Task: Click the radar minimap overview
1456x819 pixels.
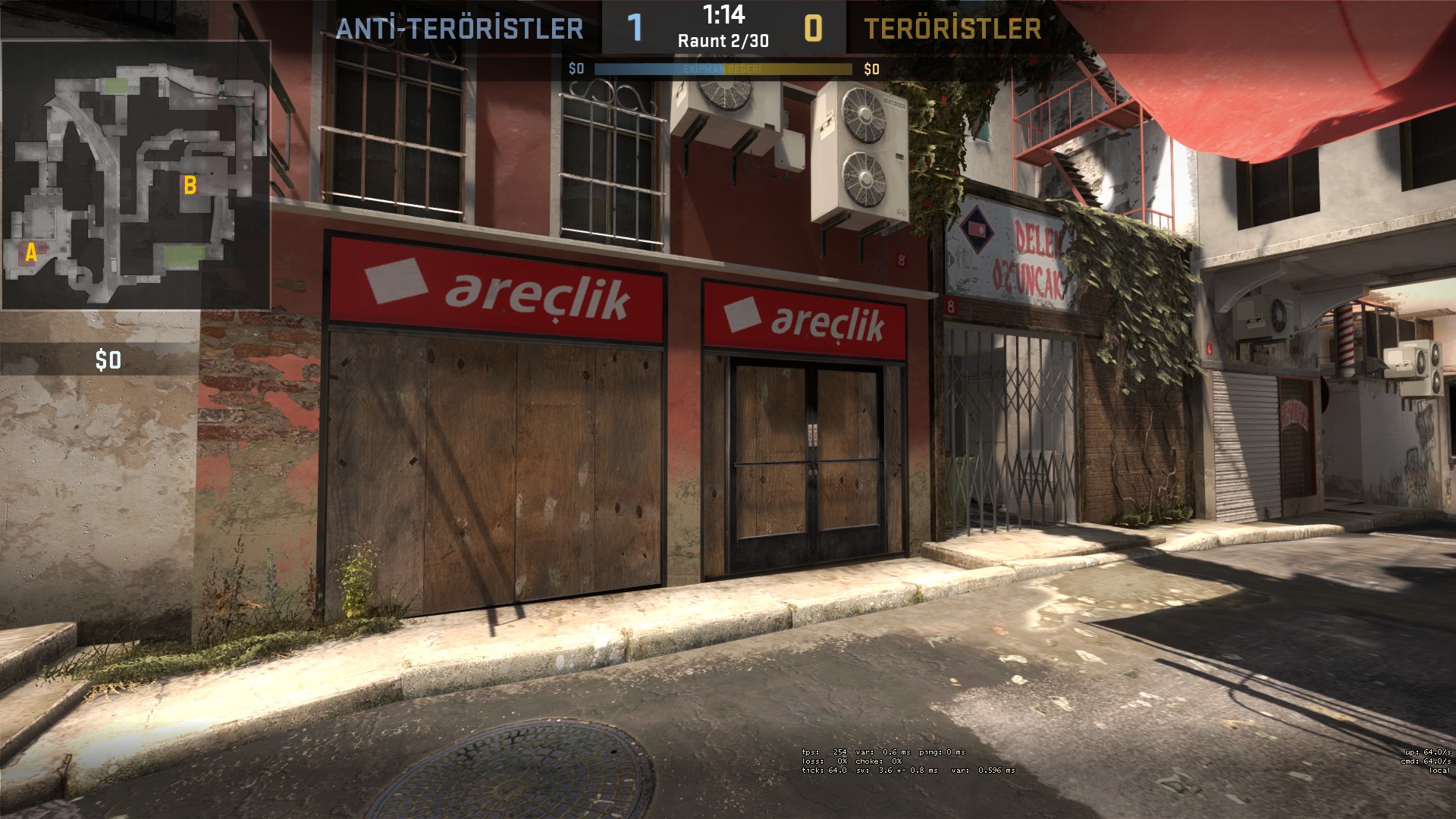Action: pyautogui.click(x=136, y=175)
